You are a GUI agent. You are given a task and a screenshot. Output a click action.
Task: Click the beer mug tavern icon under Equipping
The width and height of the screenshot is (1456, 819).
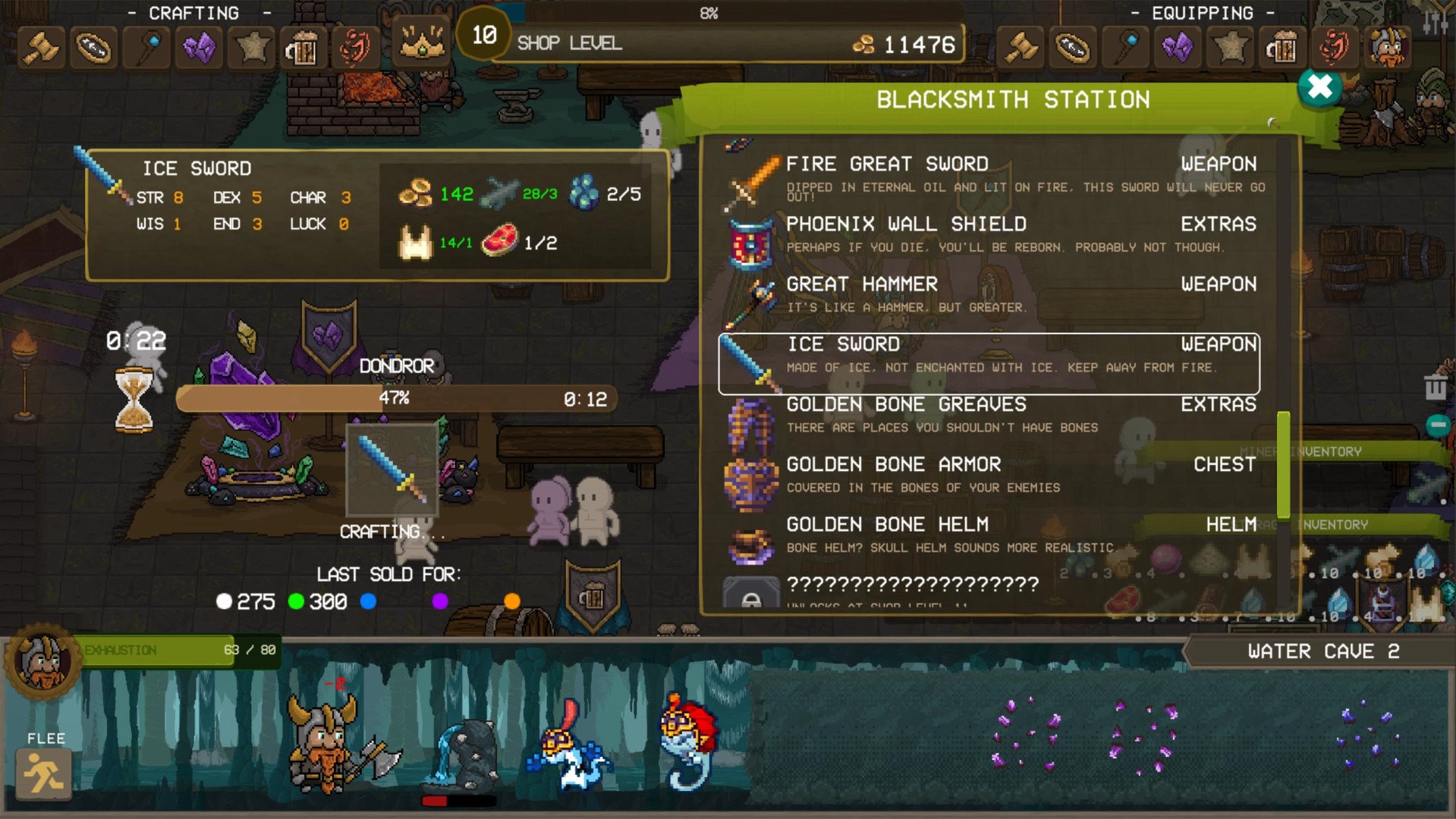[x=1282, y=47]
